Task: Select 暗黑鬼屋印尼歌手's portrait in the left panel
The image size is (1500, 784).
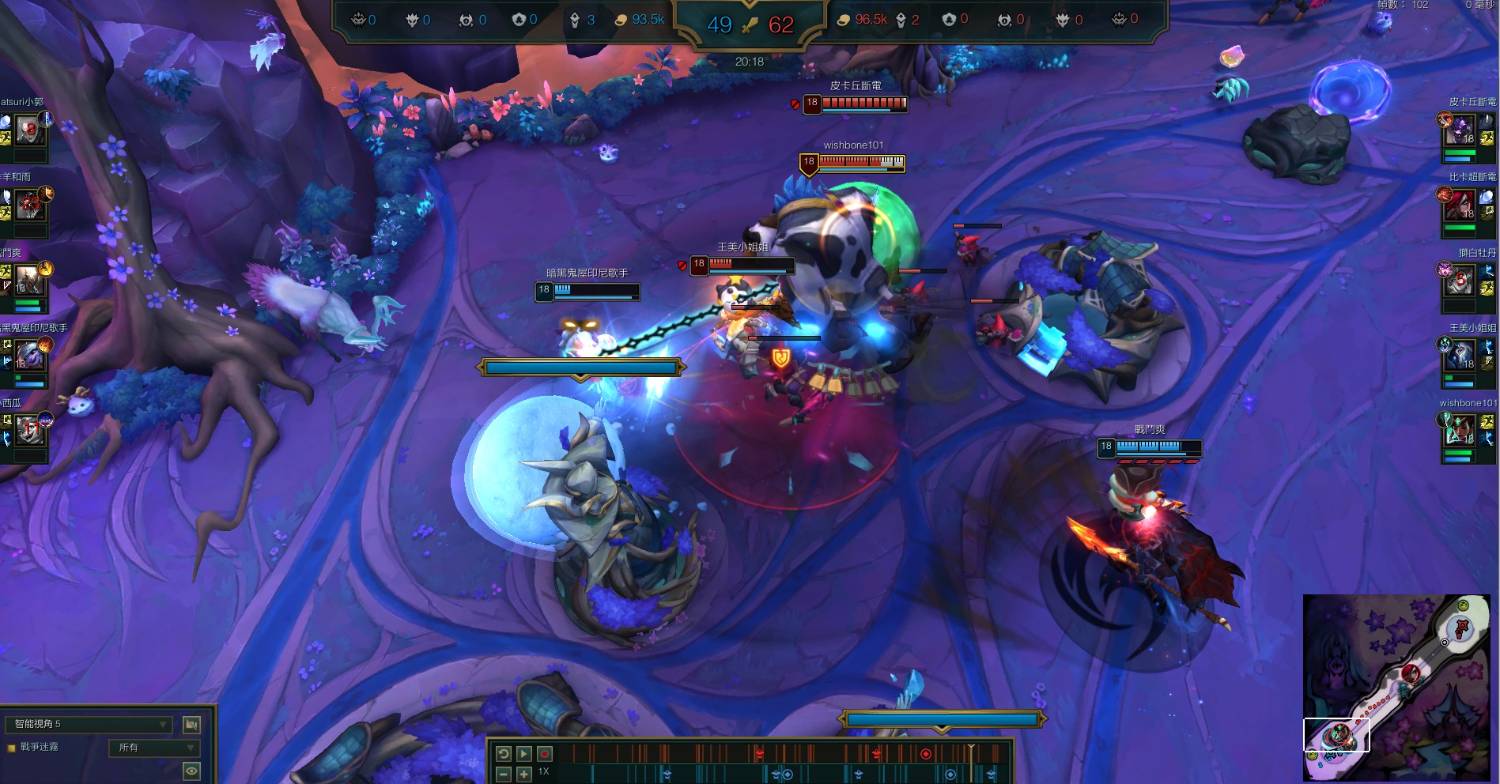Action: tap(28, 354)
